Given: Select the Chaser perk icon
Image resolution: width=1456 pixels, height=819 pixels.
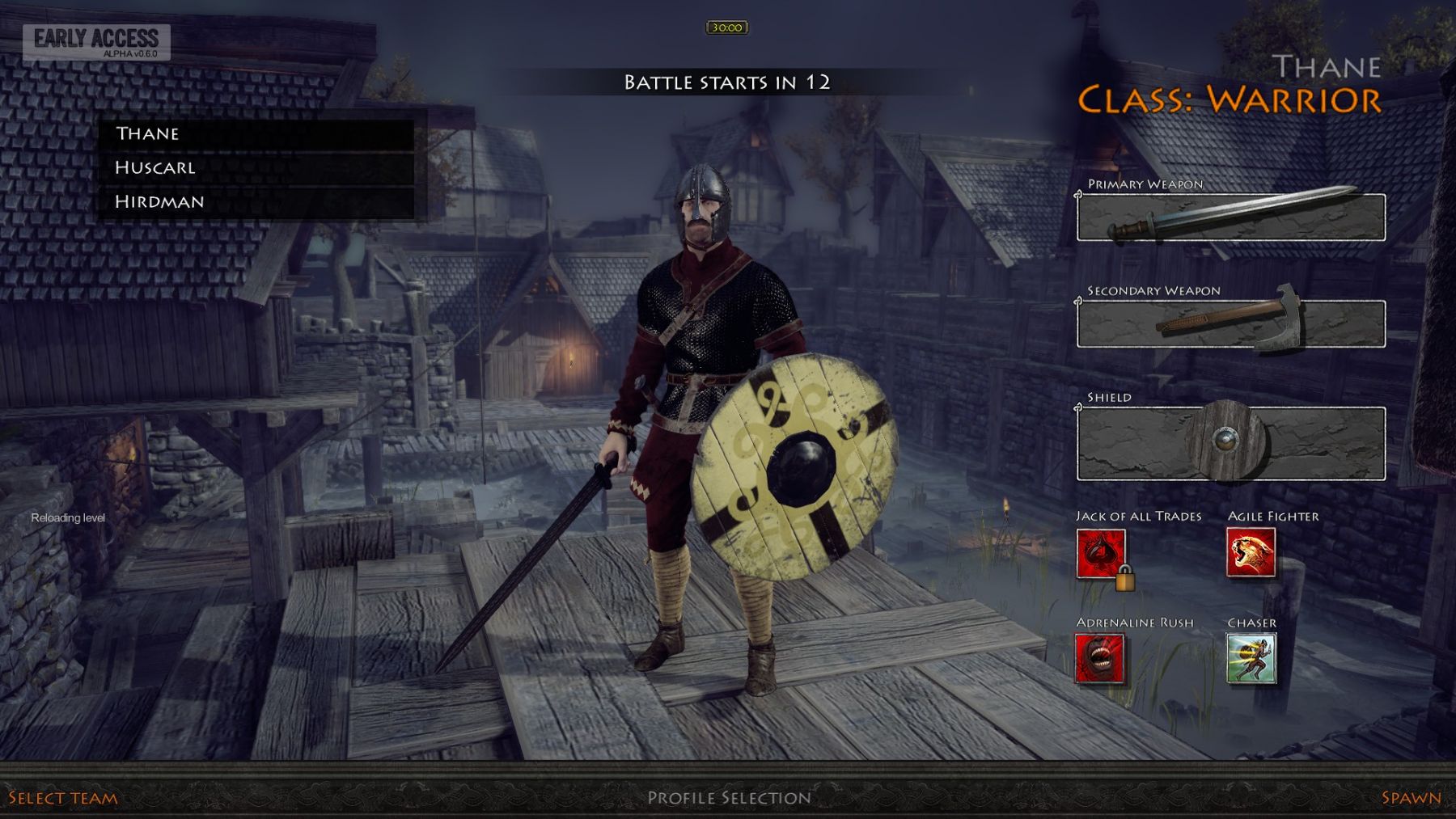Looking at the screenshot, I should point(1251,658).
